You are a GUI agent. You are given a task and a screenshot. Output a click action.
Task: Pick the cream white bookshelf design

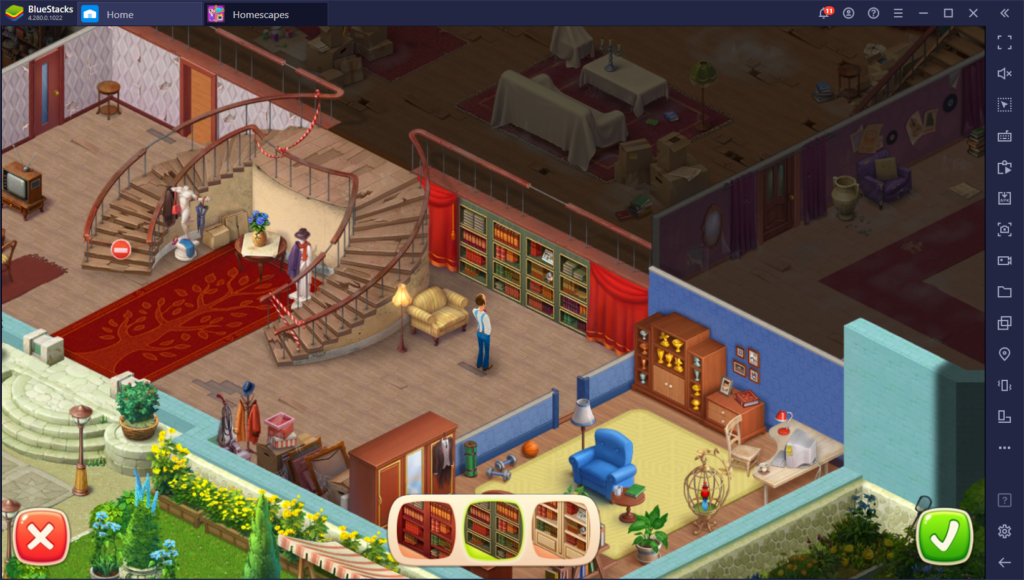point(560,527)
